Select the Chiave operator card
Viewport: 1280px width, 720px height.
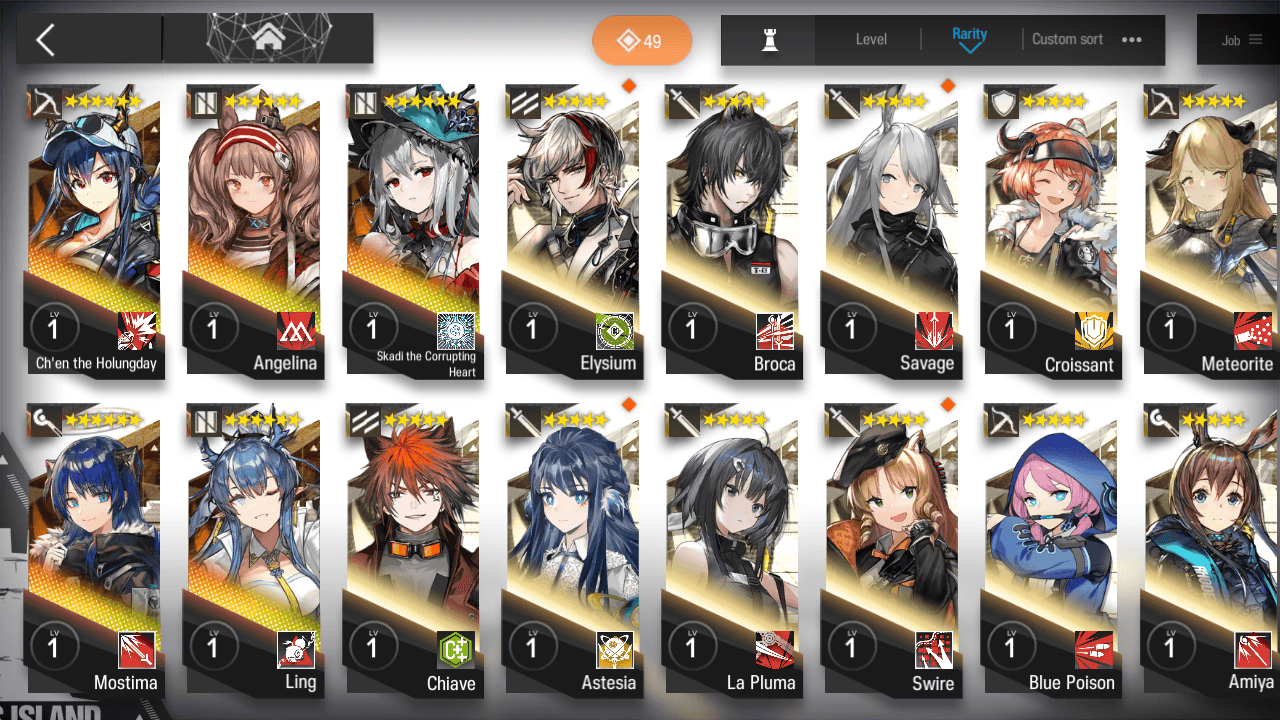[x=414, y=550]
